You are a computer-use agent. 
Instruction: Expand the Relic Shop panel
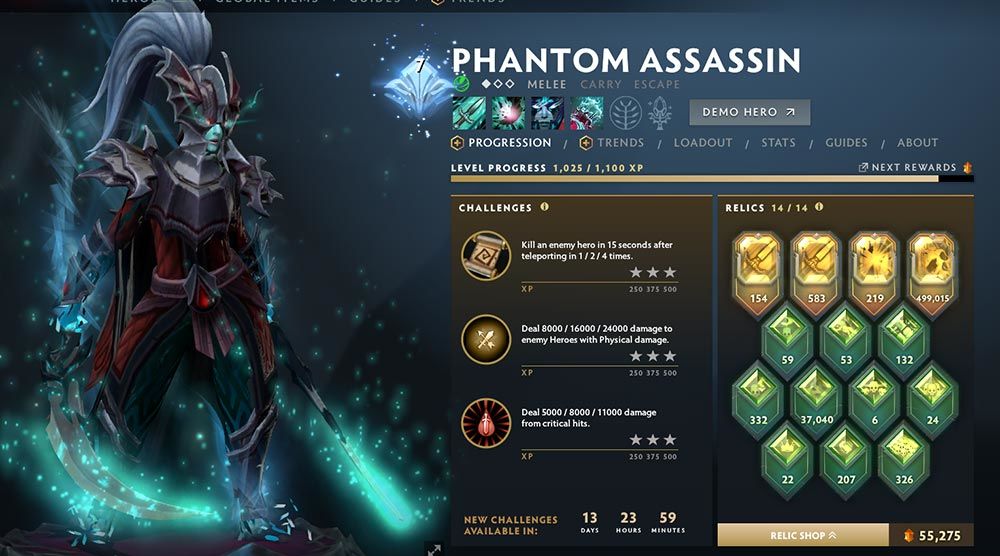(803, 536)
